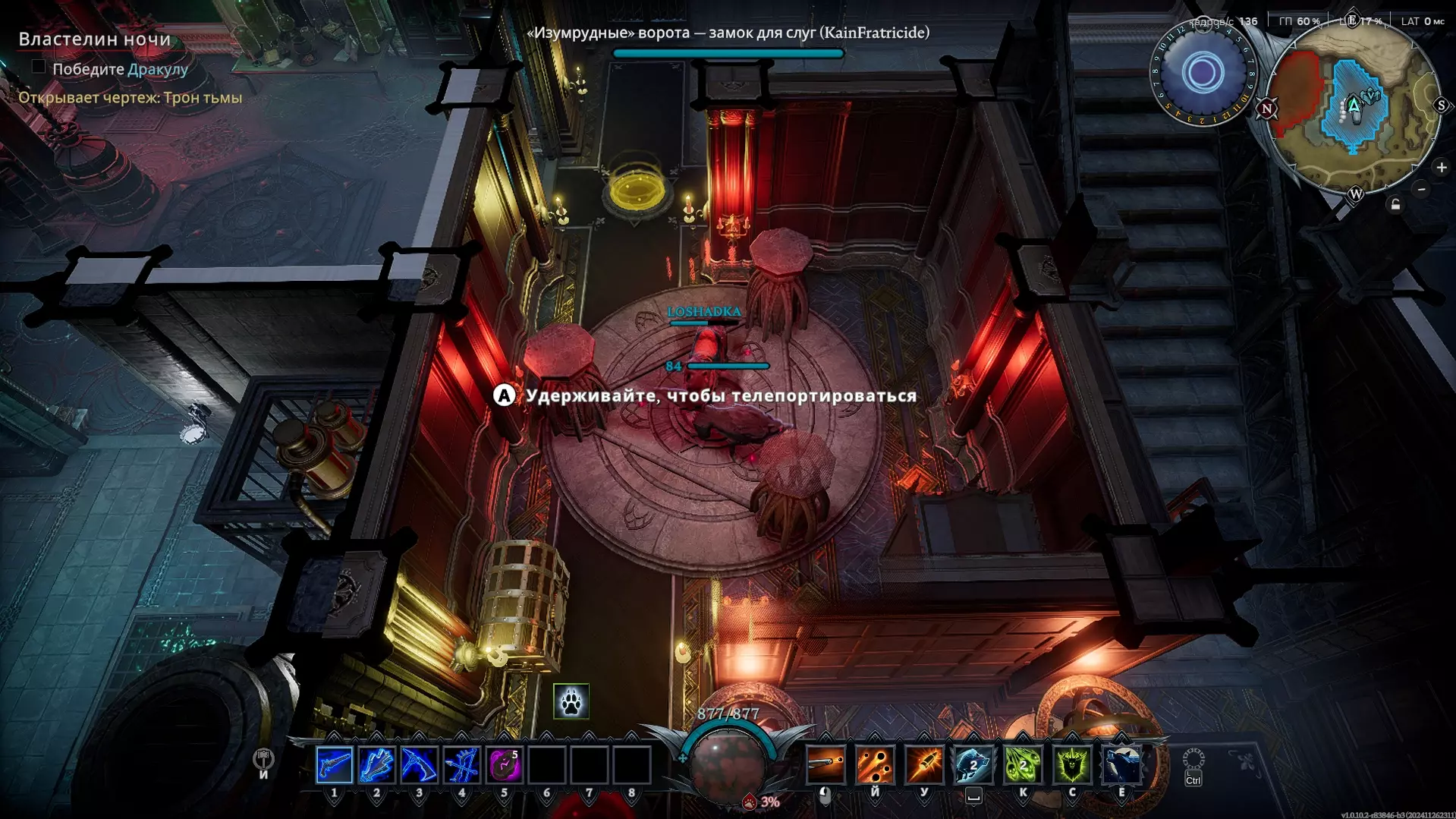The height and width of the screenshot is (819, 1456).
Task: Zoom out the minimap with minus button
Action: [x=1422, y=189]
